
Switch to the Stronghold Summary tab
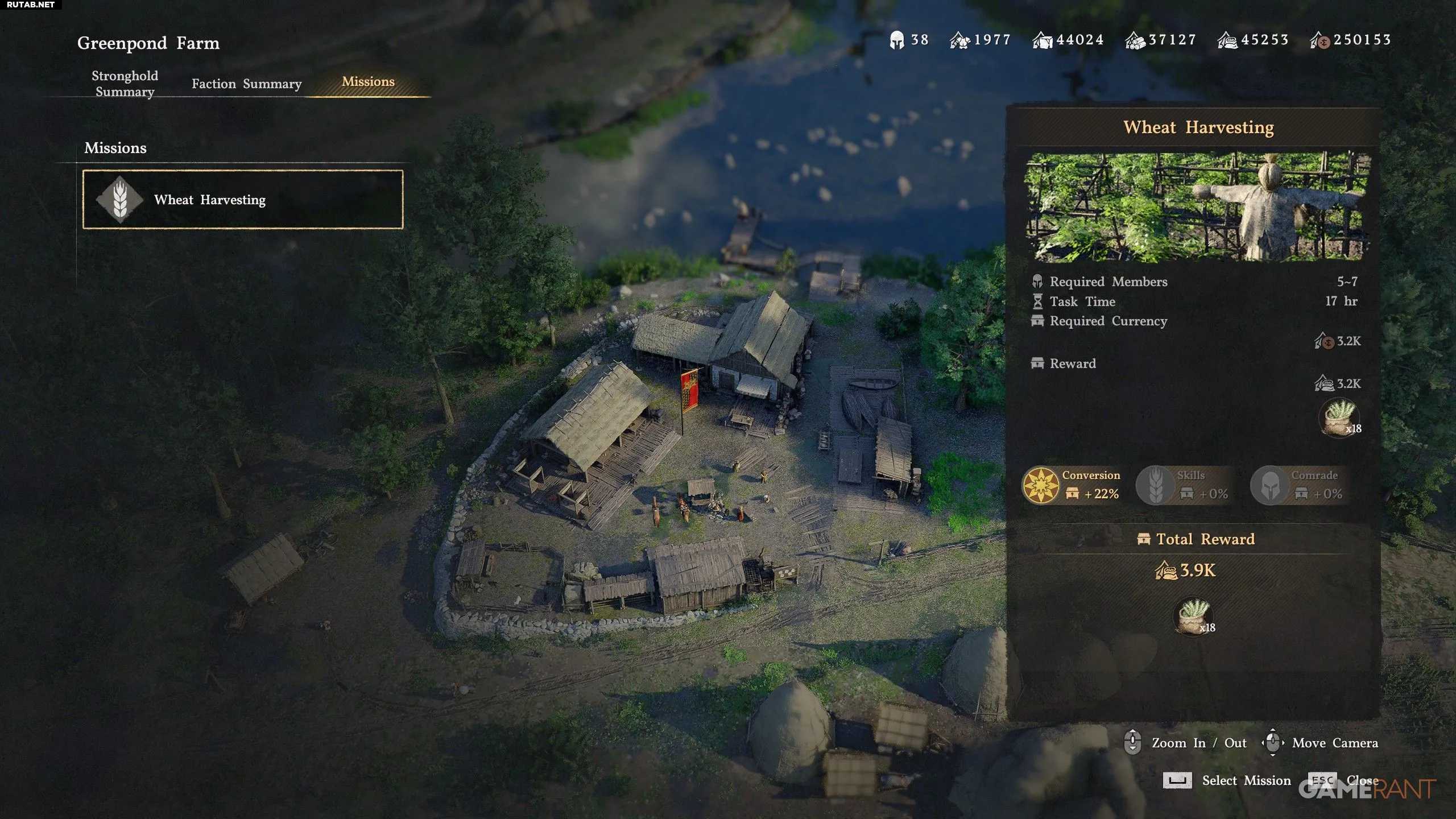[125, 84]
